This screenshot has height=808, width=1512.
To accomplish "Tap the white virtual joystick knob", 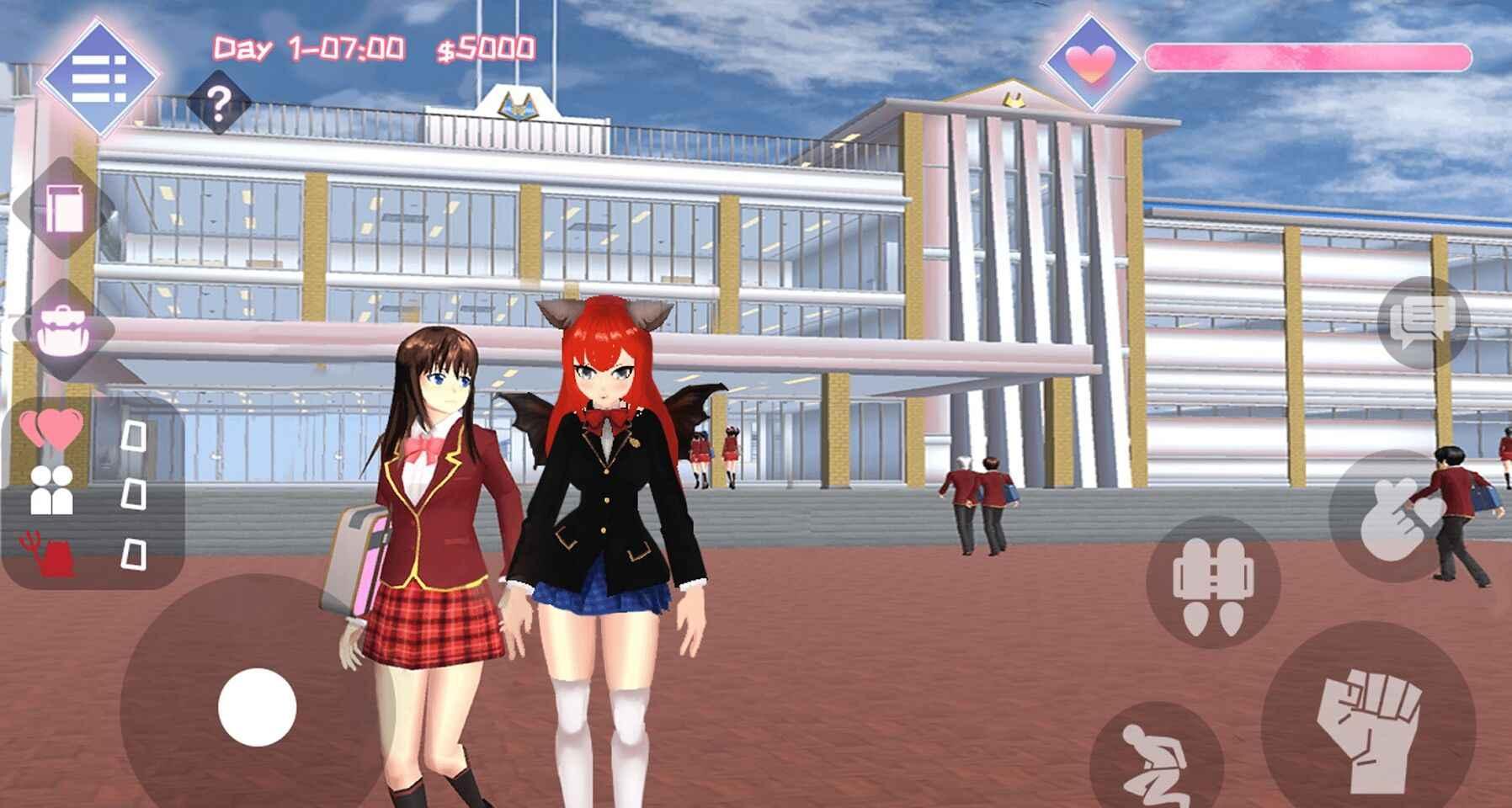I will (x=257, y=707).
